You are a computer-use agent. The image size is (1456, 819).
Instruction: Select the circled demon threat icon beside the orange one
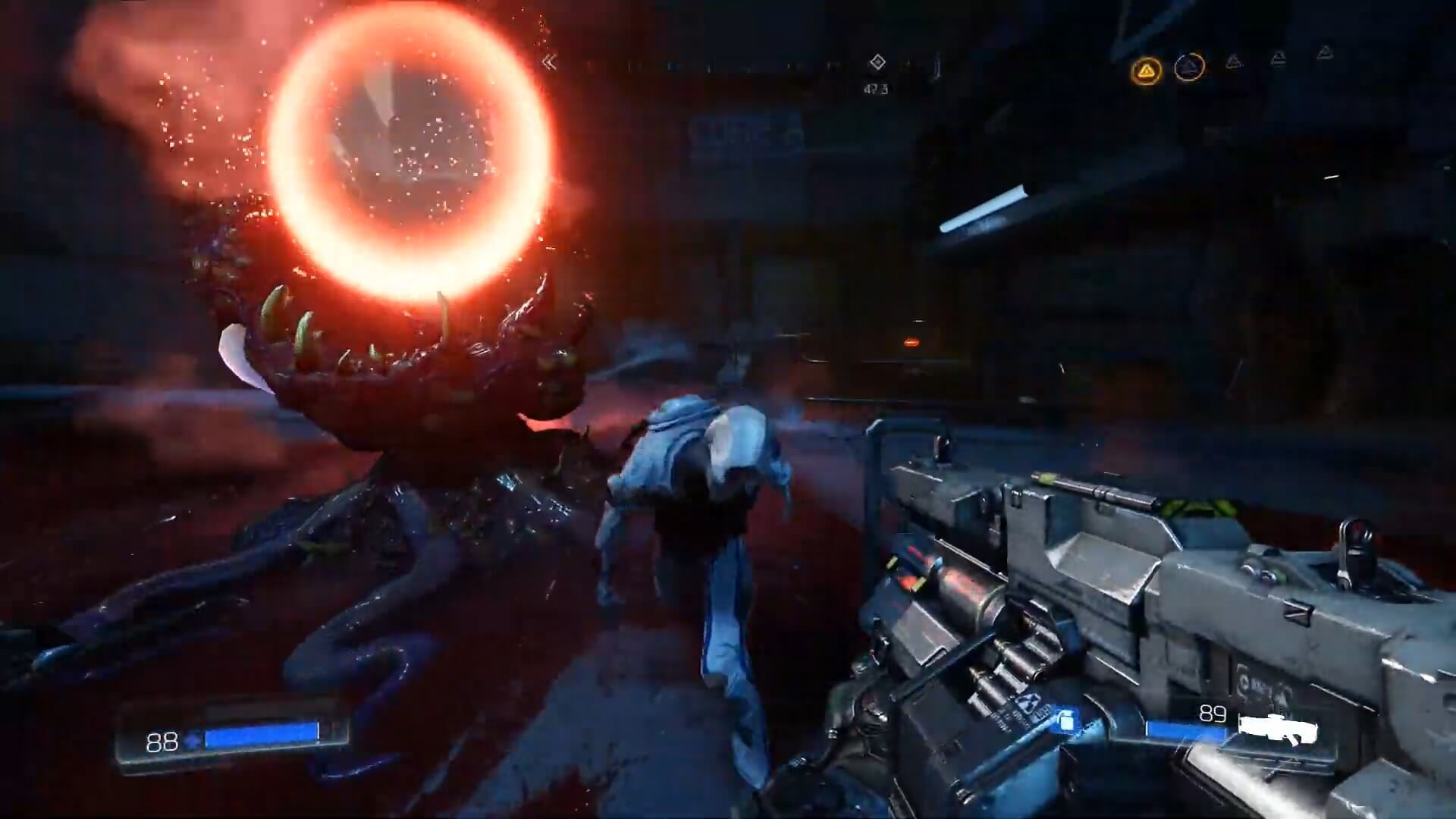tap(1189, 68)
